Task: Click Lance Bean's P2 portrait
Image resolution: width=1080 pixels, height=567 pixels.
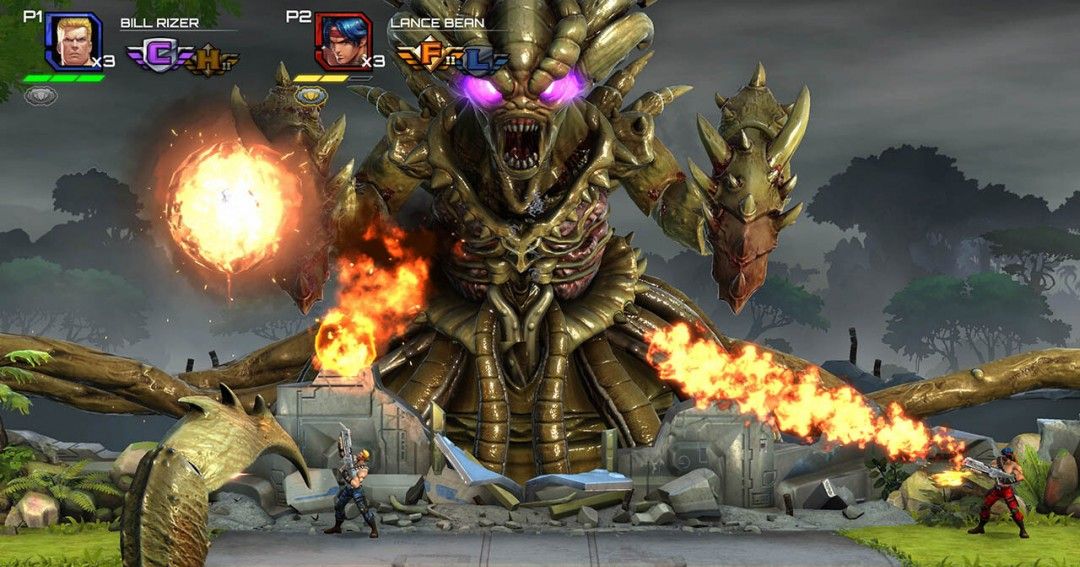Action: point(343,40)
